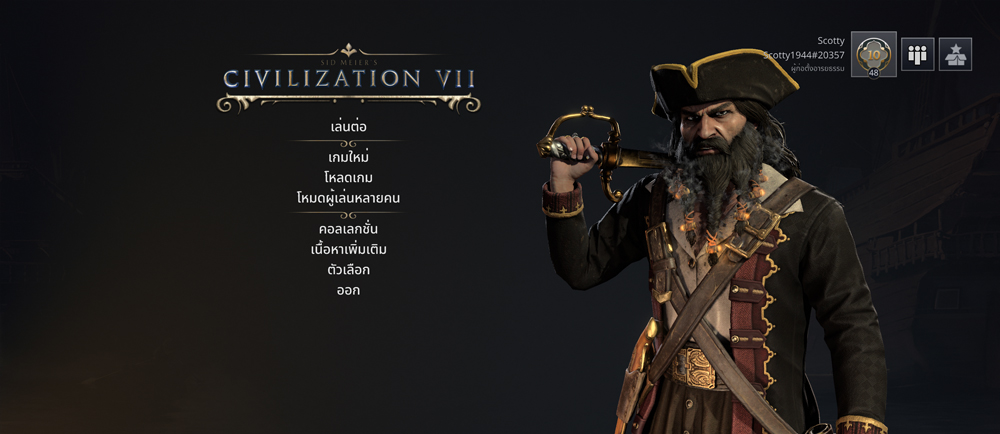Viewport: 1000px width, 434px height.
Task: Select โหมดผู้เล่นหลายคน multiplayer mode
Action: click(348, 198)
